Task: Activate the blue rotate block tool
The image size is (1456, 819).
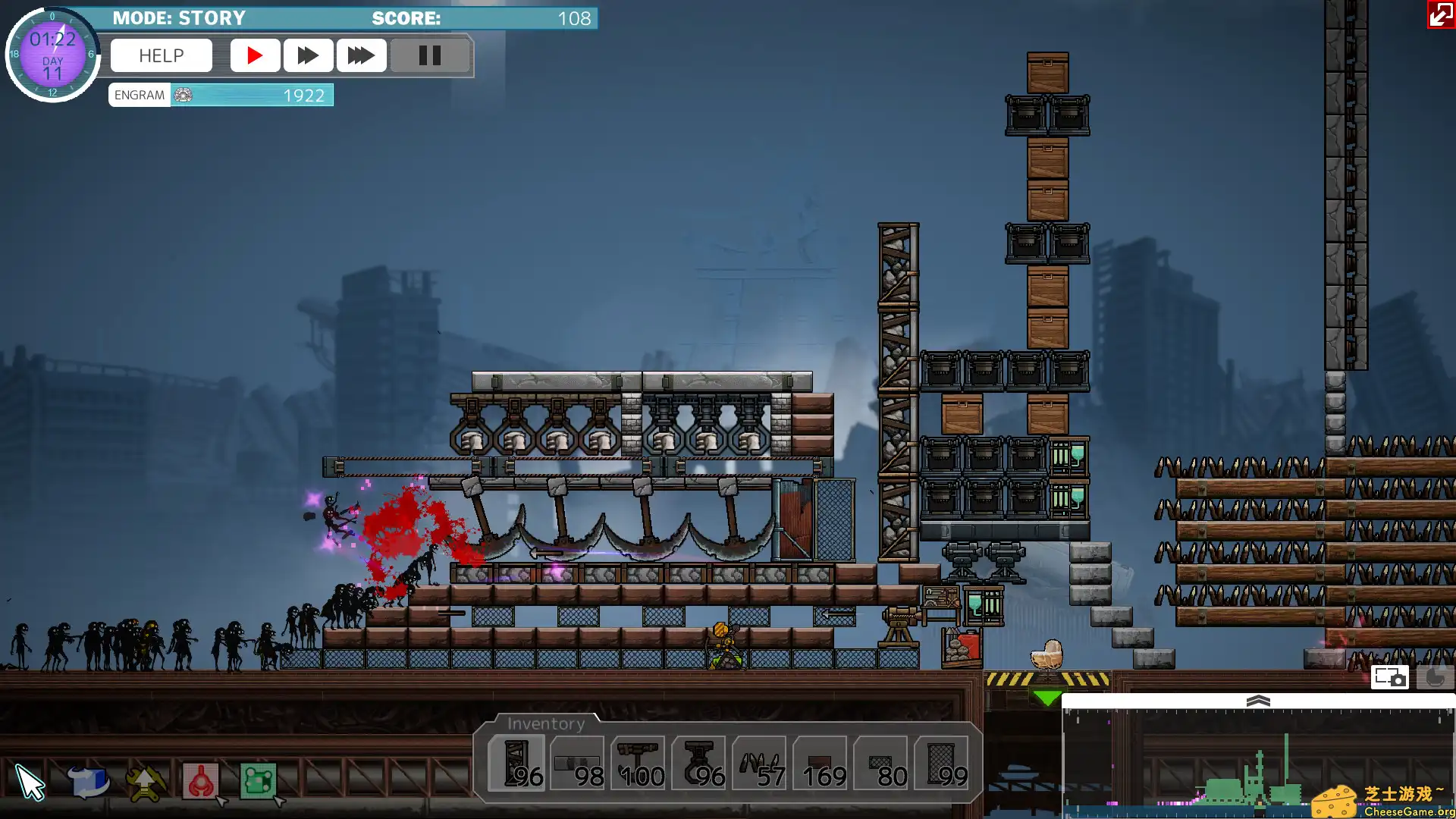Action: 88,783
